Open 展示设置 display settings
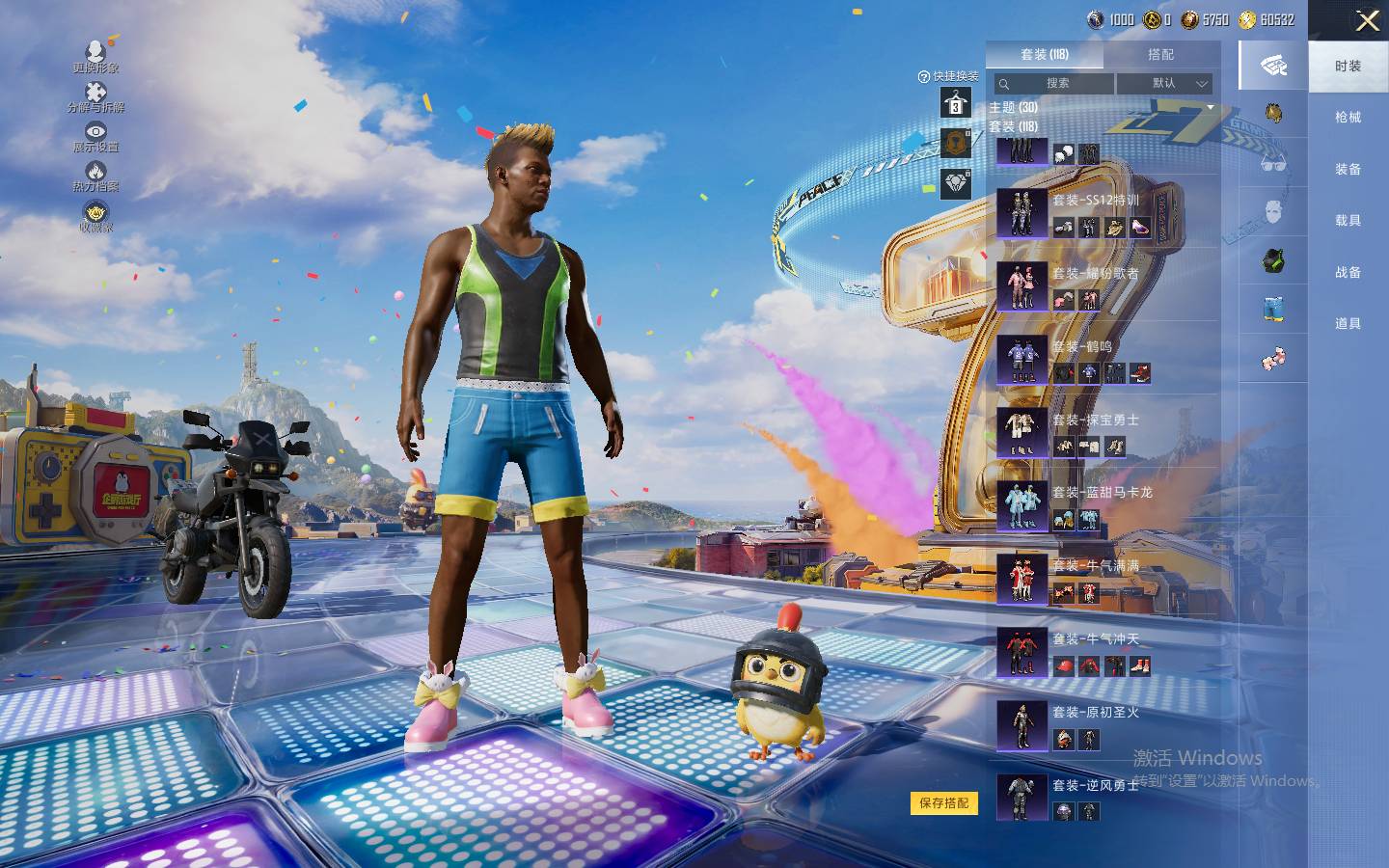 point(95,137)
